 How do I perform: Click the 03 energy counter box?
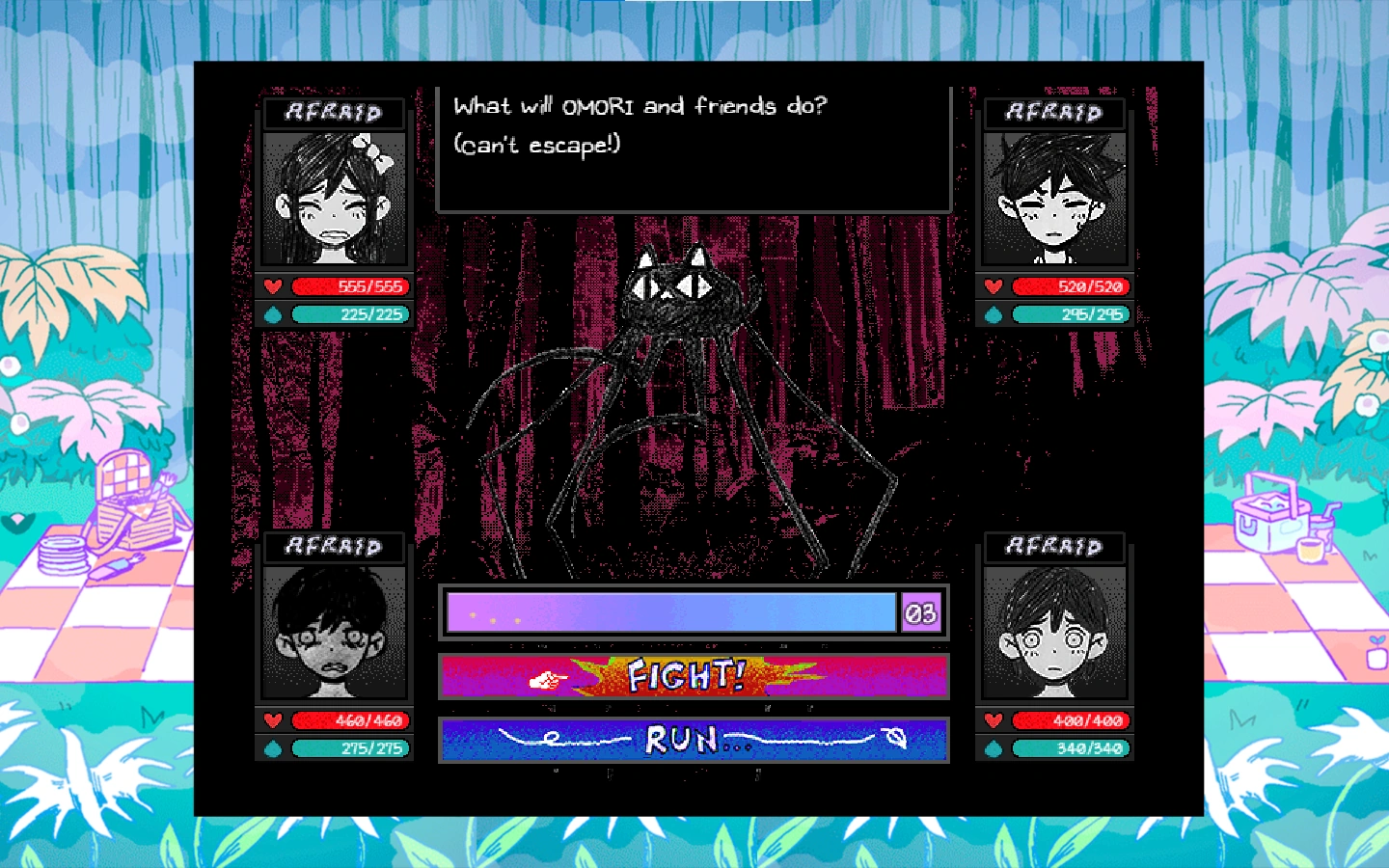coord(921,610)
